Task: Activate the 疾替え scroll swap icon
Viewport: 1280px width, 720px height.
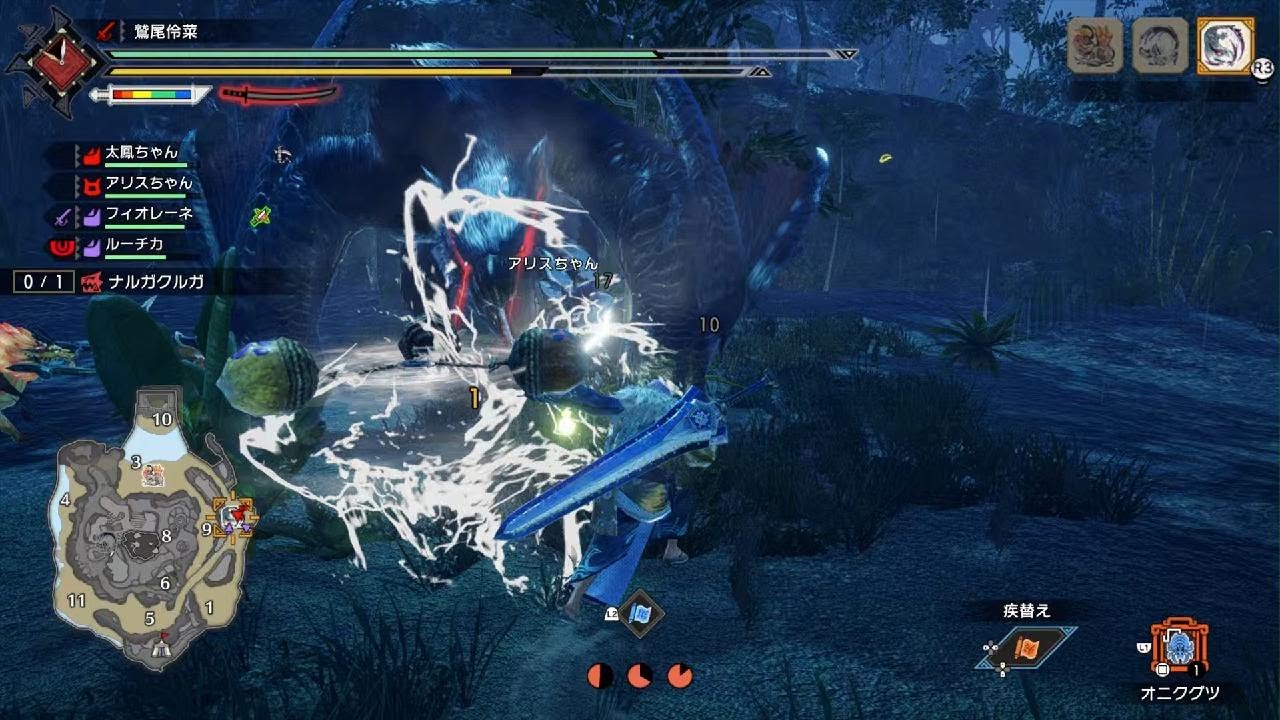Action: tap(1026, 648)
